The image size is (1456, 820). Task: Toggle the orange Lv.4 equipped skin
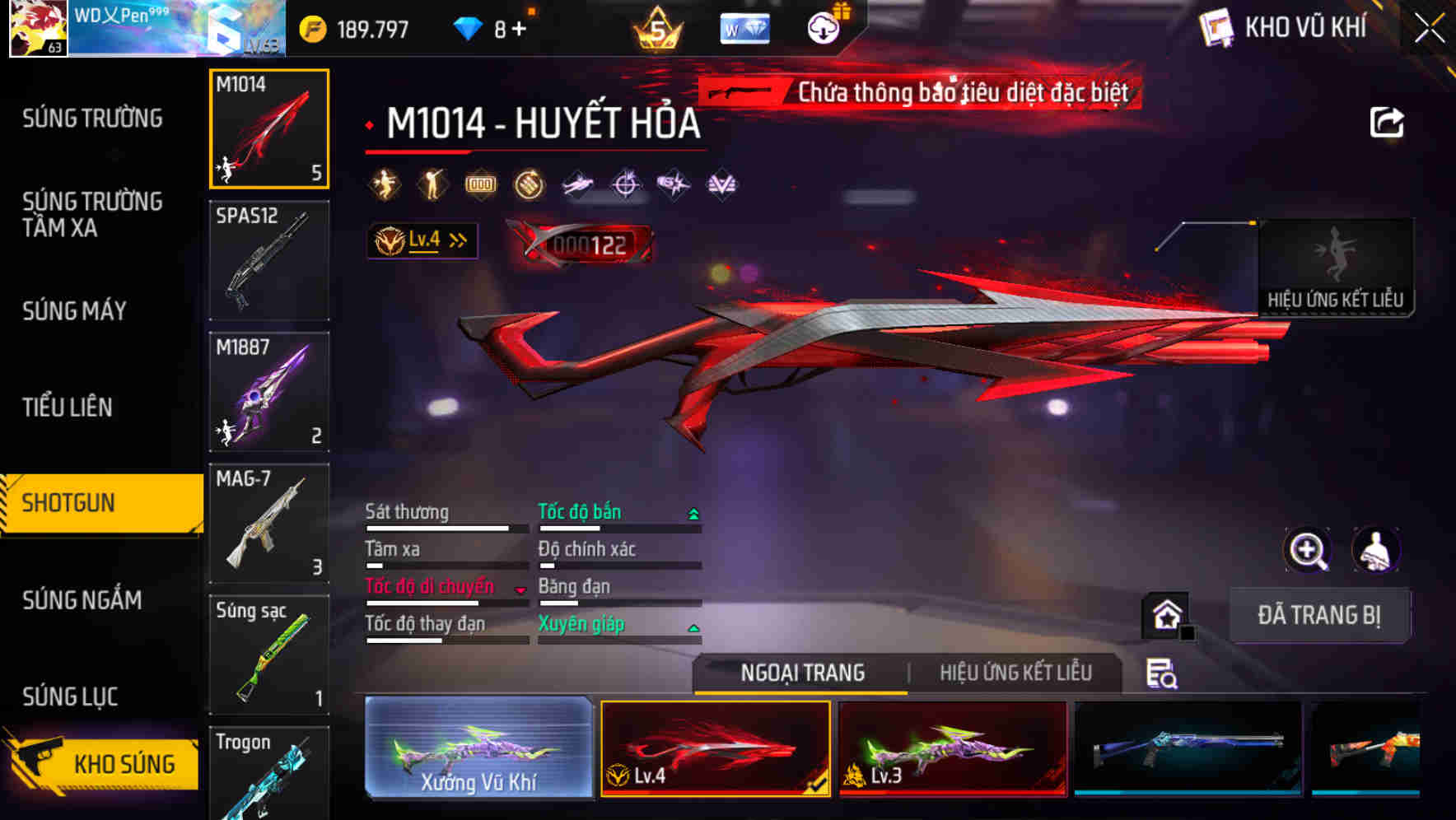[x=714, y=749]
